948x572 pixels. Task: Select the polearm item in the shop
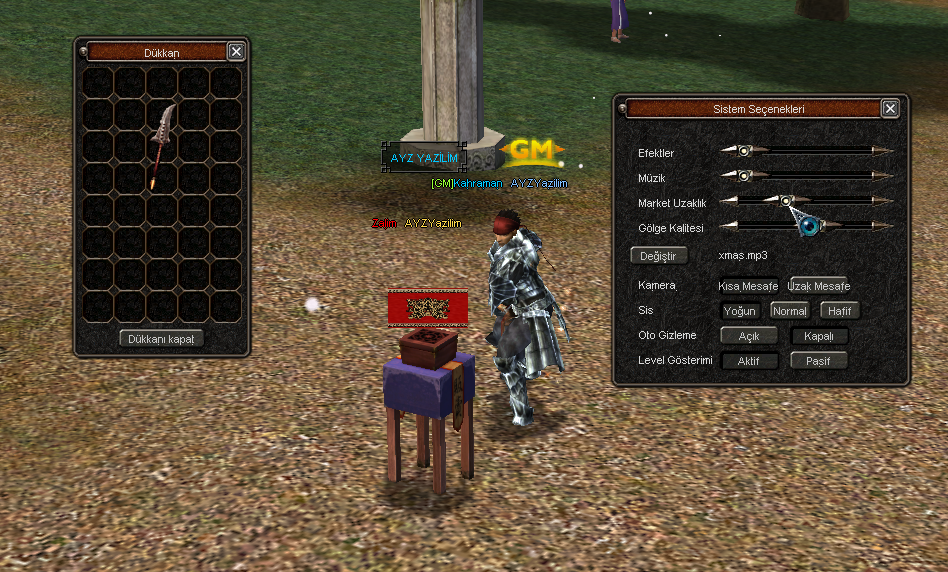(x=162, y=146)
